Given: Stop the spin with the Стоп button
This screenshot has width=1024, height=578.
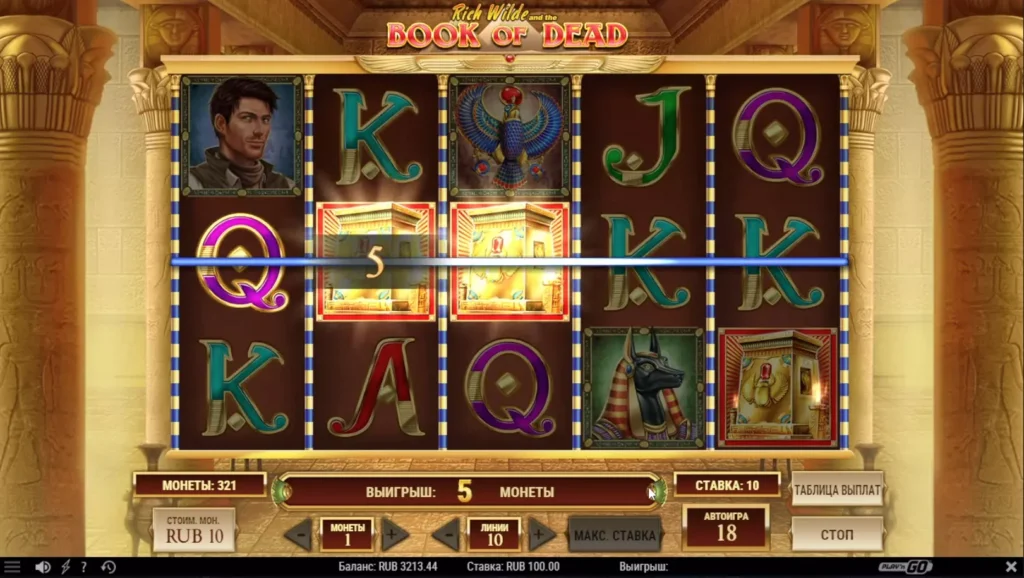Looking at the screenshot, I should pos(837,534).
